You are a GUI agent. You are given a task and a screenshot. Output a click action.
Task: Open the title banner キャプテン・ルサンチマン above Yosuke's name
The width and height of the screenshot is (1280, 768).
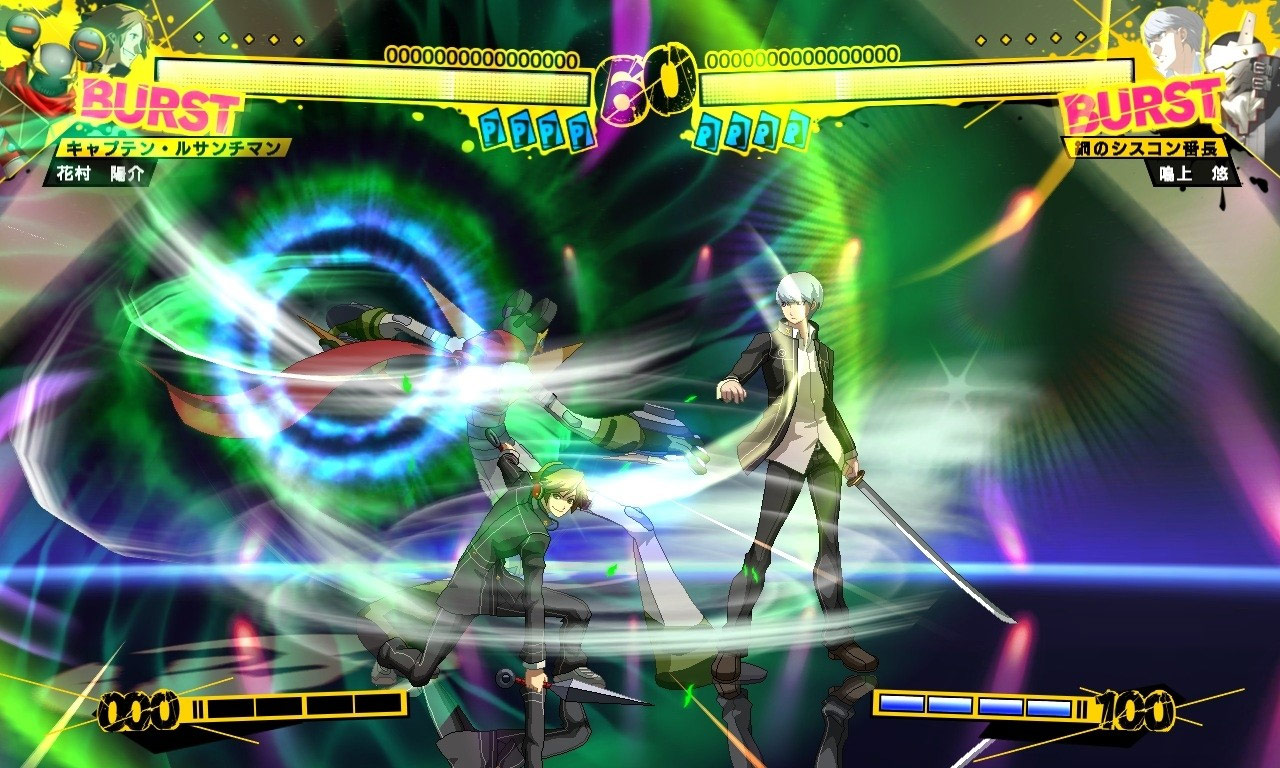[x=168, y=147]
